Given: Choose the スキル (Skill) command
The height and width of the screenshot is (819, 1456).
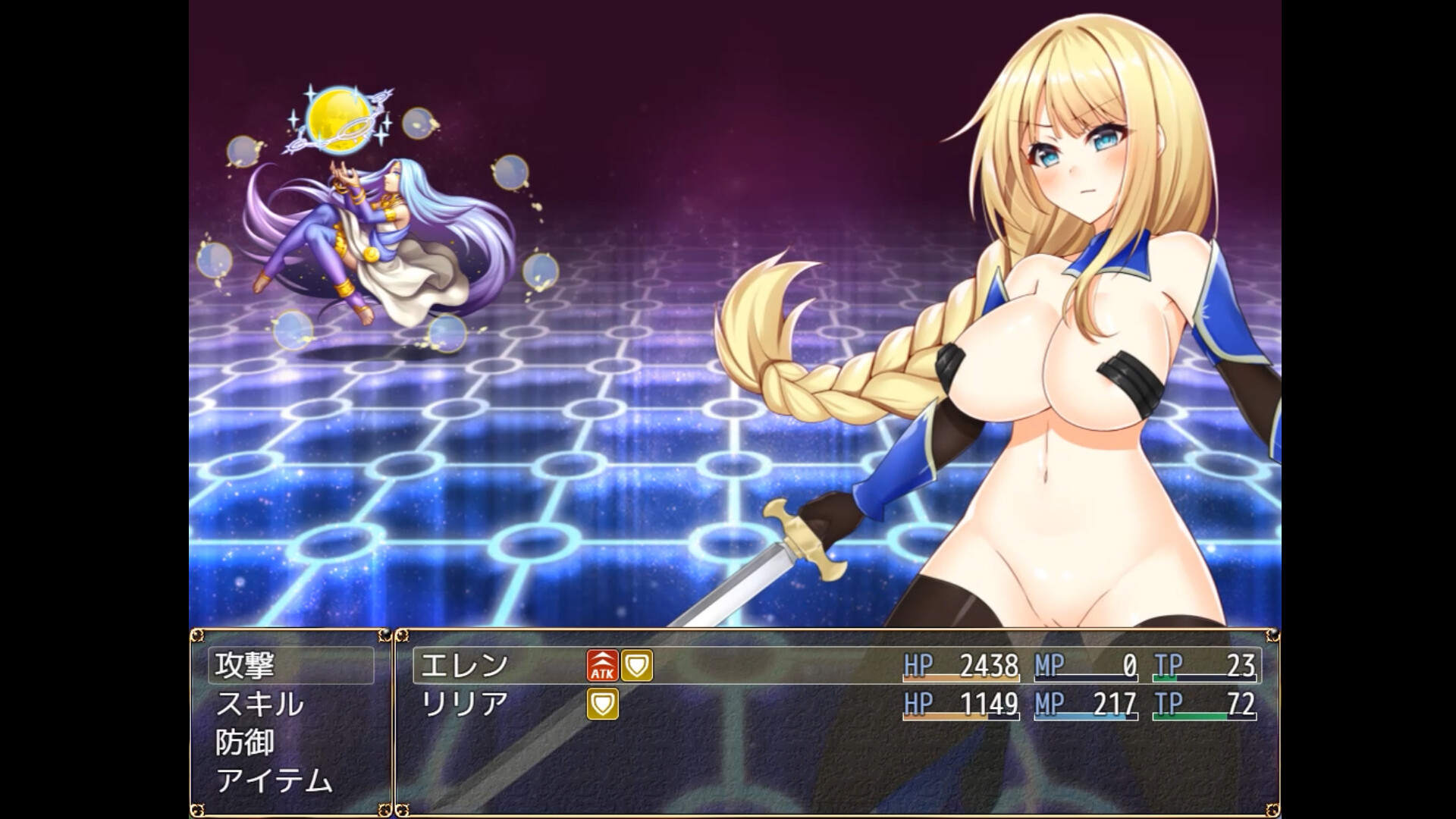Looking at the screenshot, I should click(x=260, y=705).
